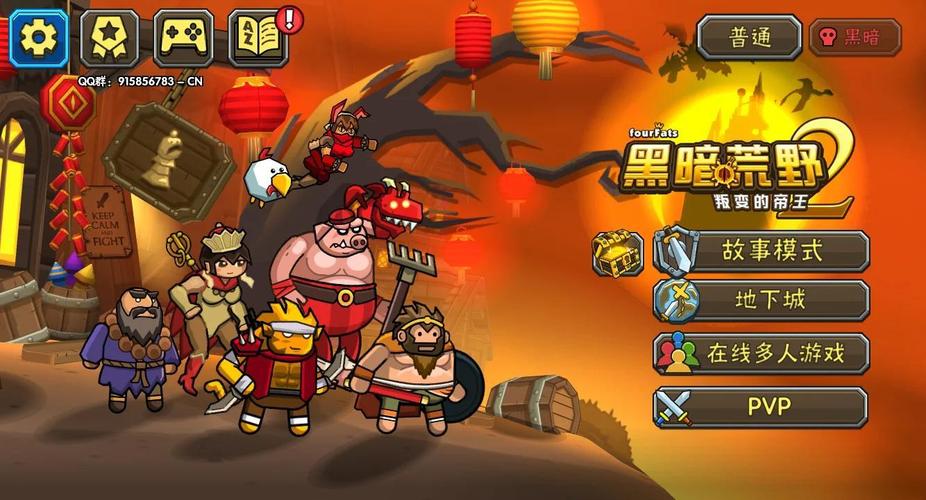Open the achievements medal button

point(109,38)
